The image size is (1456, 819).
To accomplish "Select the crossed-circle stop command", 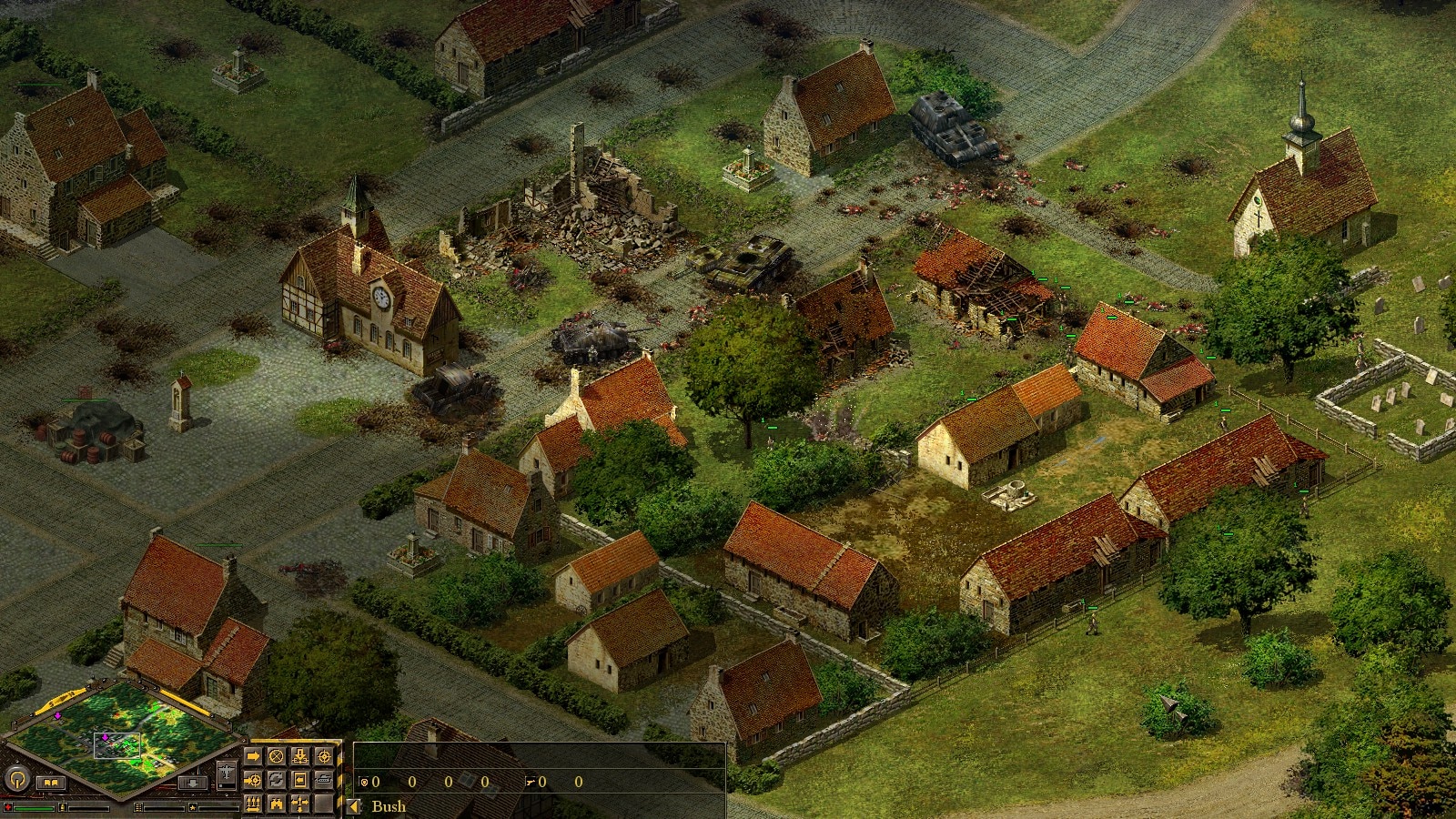I will click(x=277, y=757).
